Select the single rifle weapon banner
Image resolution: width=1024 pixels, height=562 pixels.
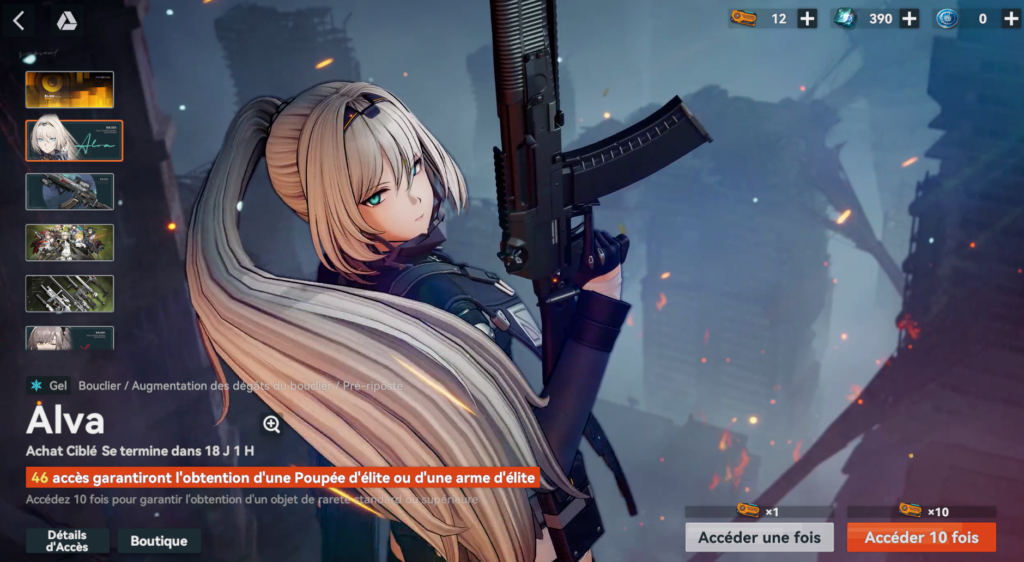(x=70, y=191)
